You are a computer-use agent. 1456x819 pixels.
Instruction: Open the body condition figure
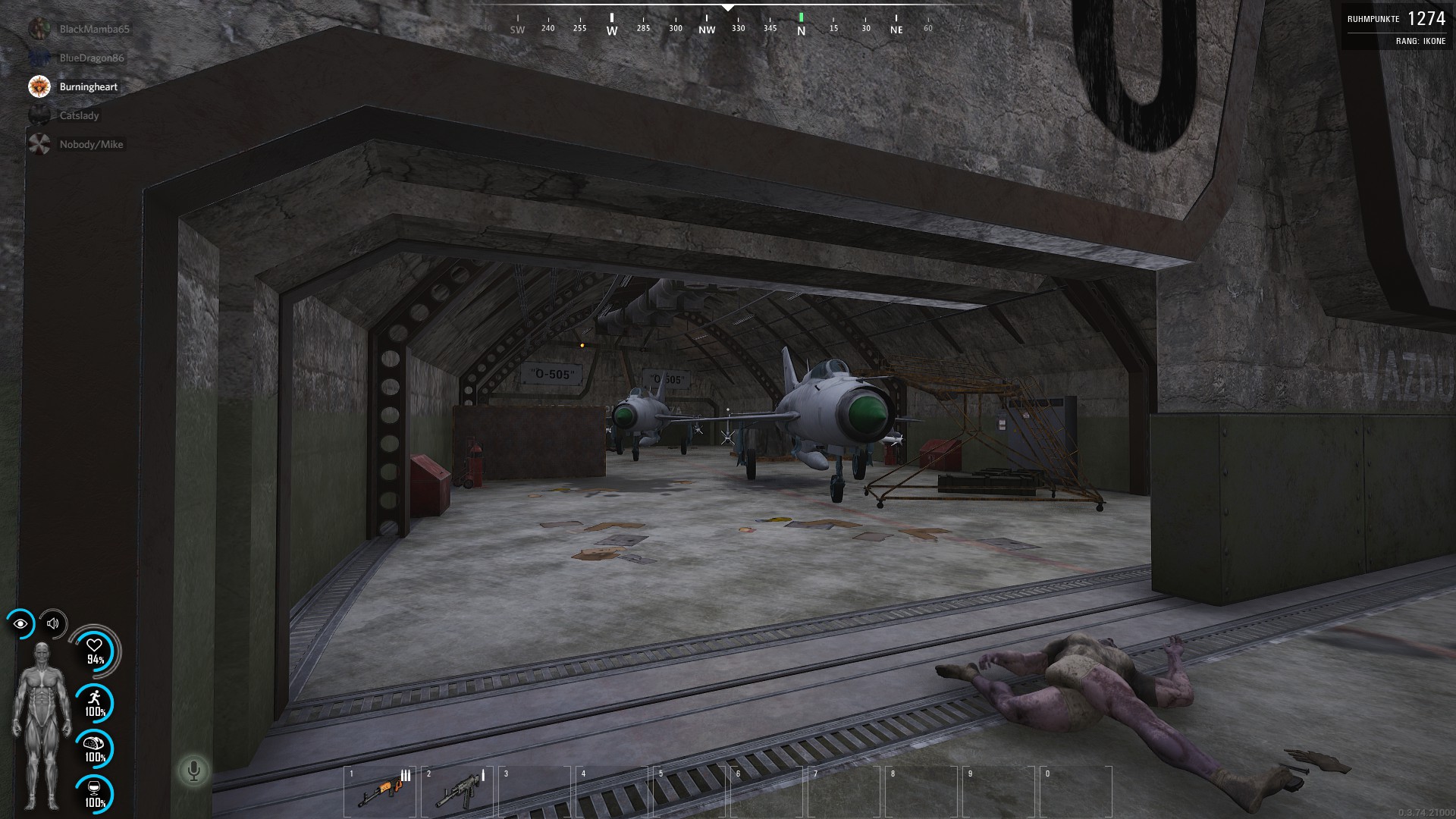(x=42, y=724)
